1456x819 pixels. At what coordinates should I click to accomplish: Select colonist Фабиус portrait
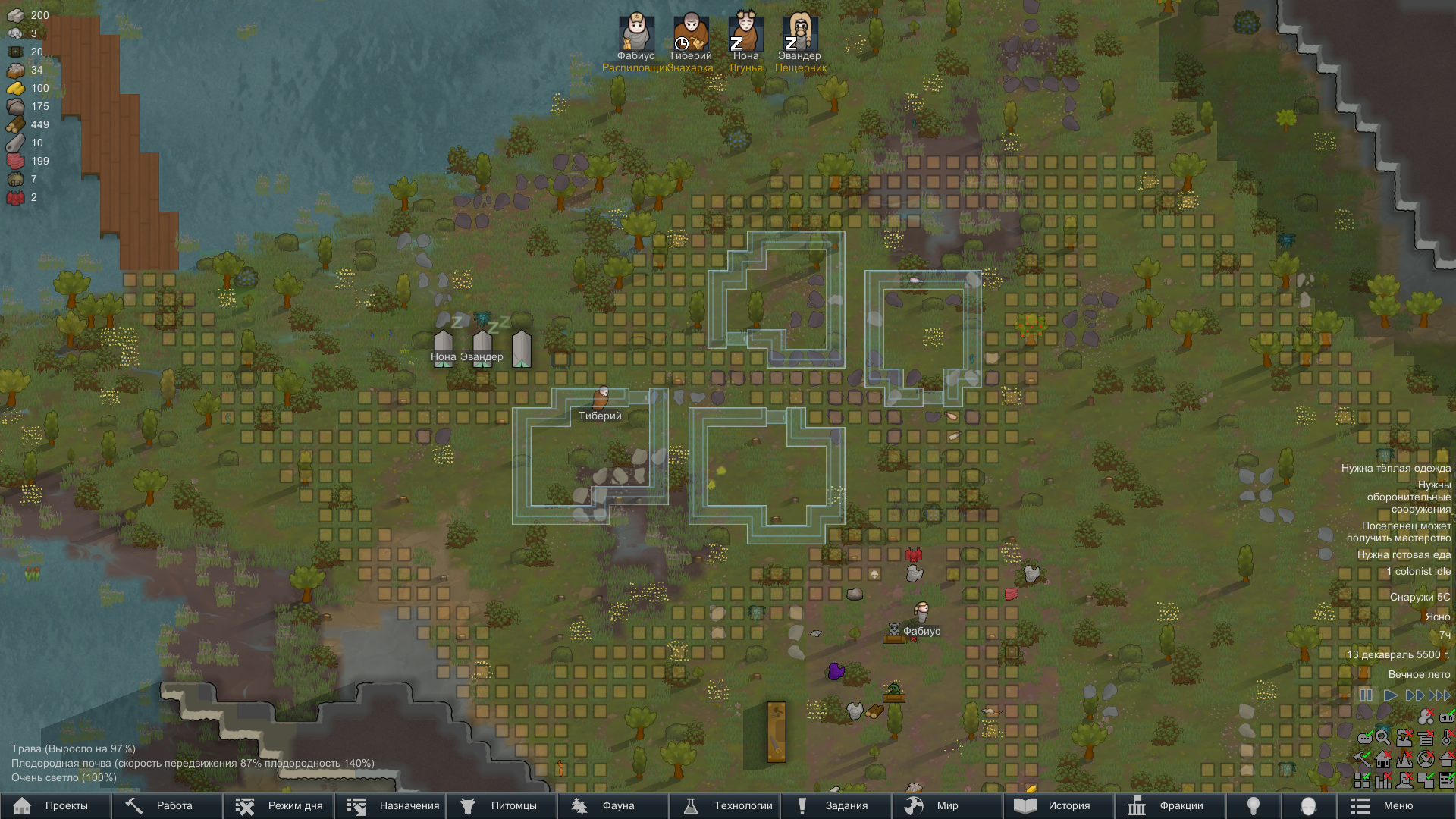(636, 33)
